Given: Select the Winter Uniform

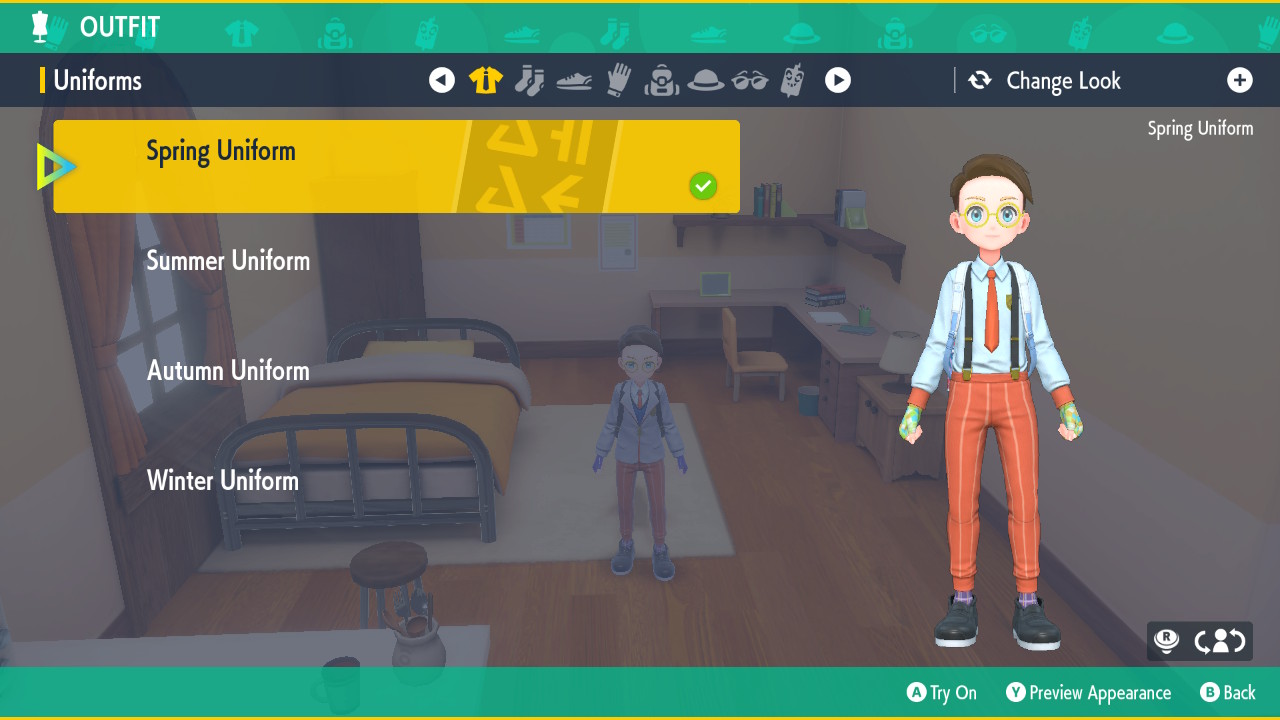Looking at the screenshot, I should click(223, 481).
